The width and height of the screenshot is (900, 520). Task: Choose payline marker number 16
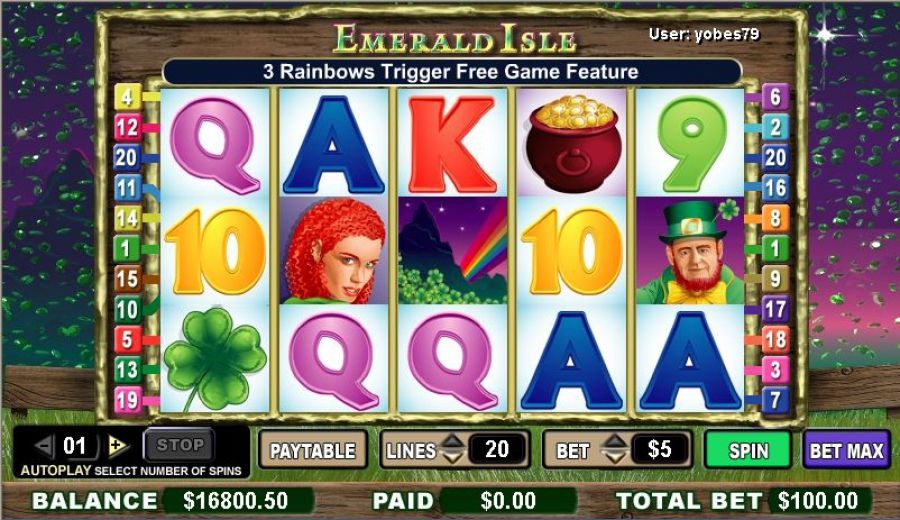775,187
